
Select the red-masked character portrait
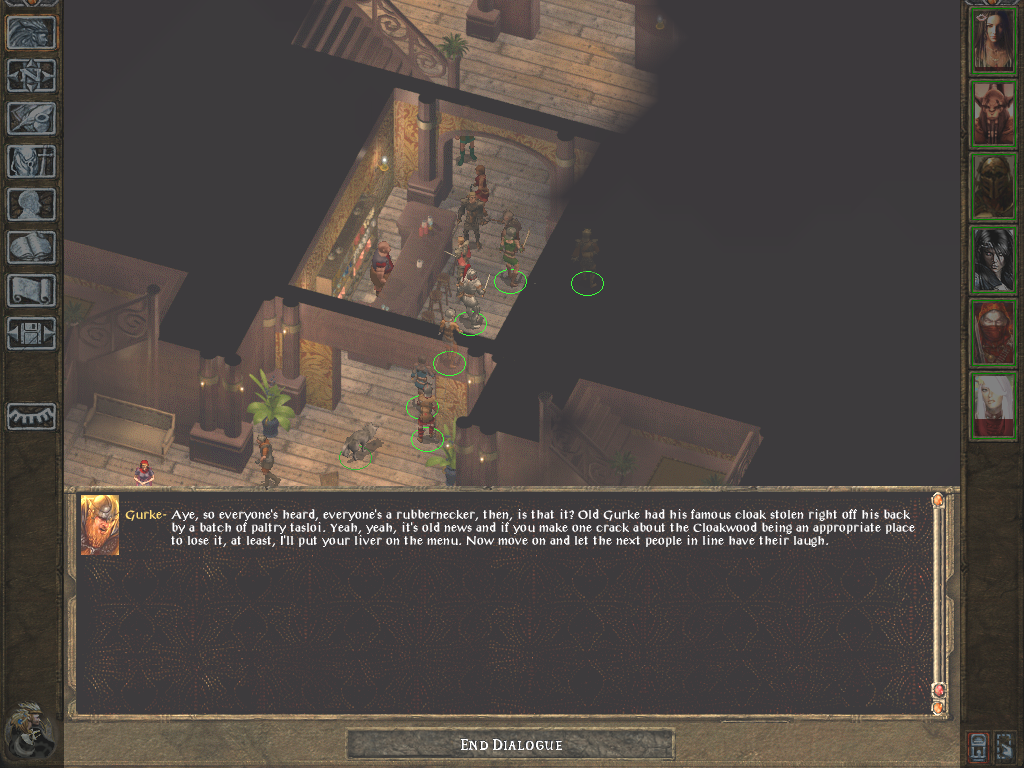pos(993,333)
